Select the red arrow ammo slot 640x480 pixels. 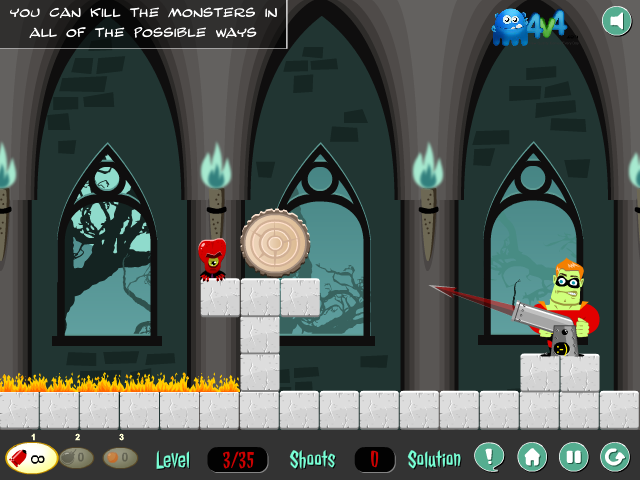click(29, 459)
